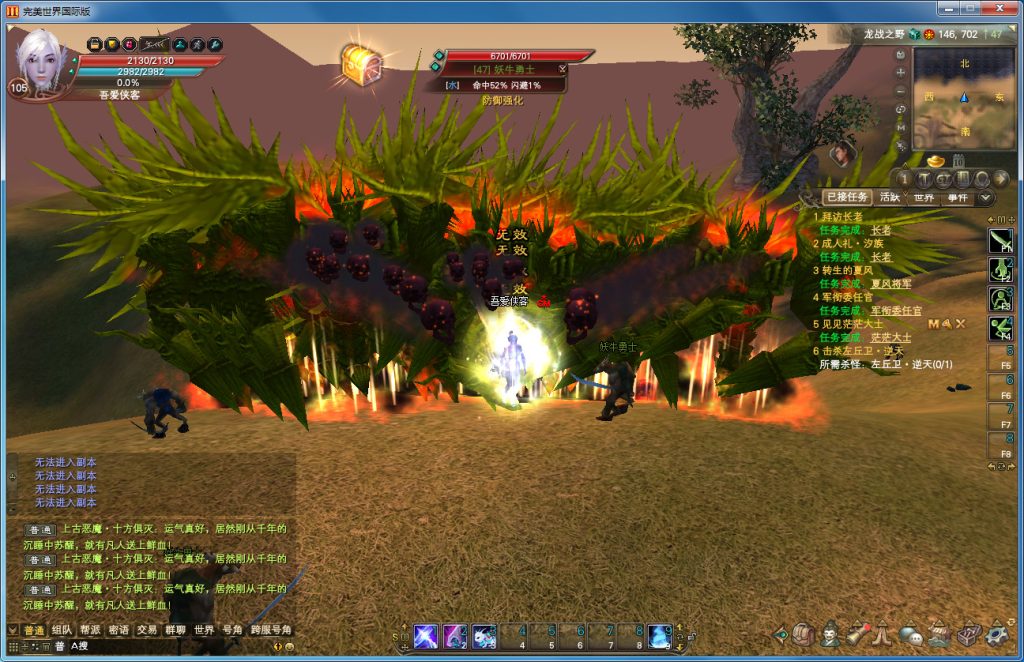Switch to the 活跃 tab
Image resolution: width=1024 pixels, height=662 pixels.
tap(890, 198)
